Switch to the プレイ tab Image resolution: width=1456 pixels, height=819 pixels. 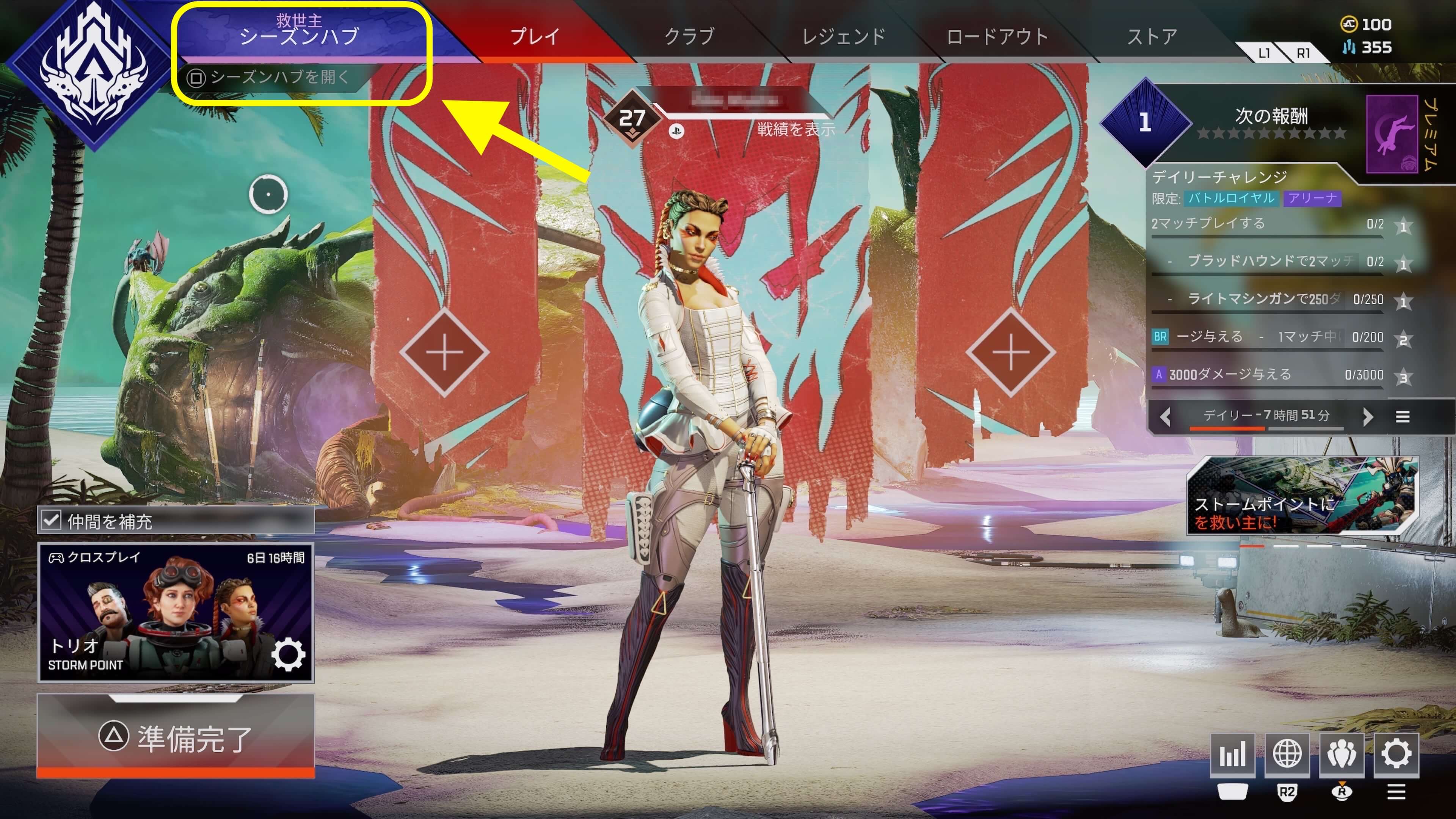534,37
